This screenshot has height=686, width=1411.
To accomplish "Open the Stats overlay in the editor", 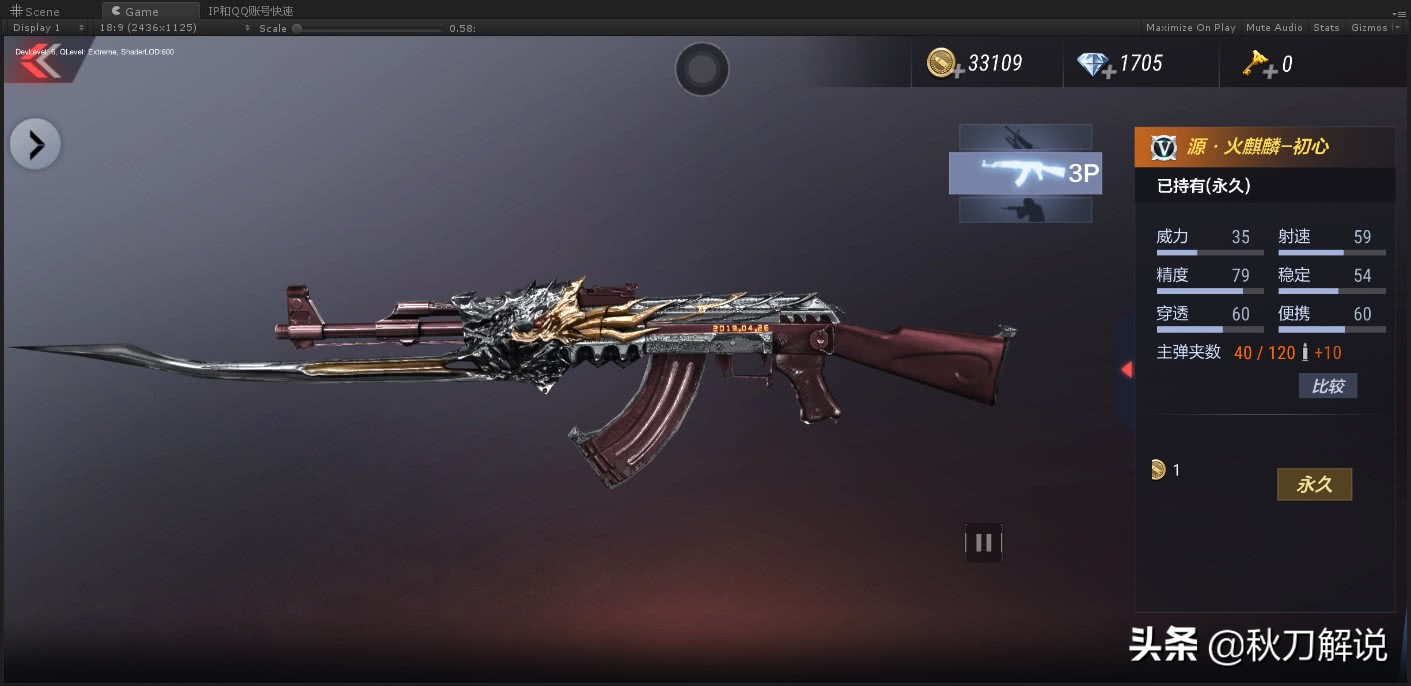I will coord(1326,28).
